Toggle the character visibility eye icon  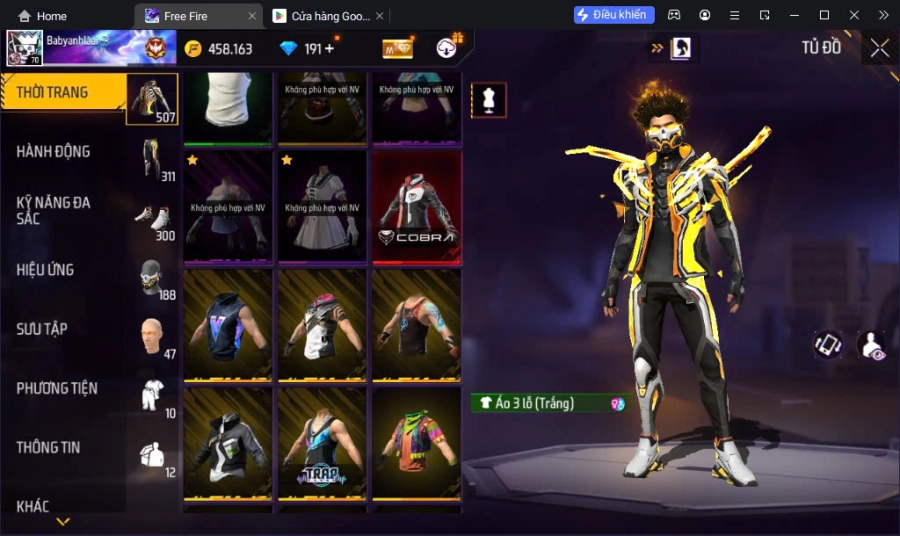pyautogui.click(x=871, y=345)
